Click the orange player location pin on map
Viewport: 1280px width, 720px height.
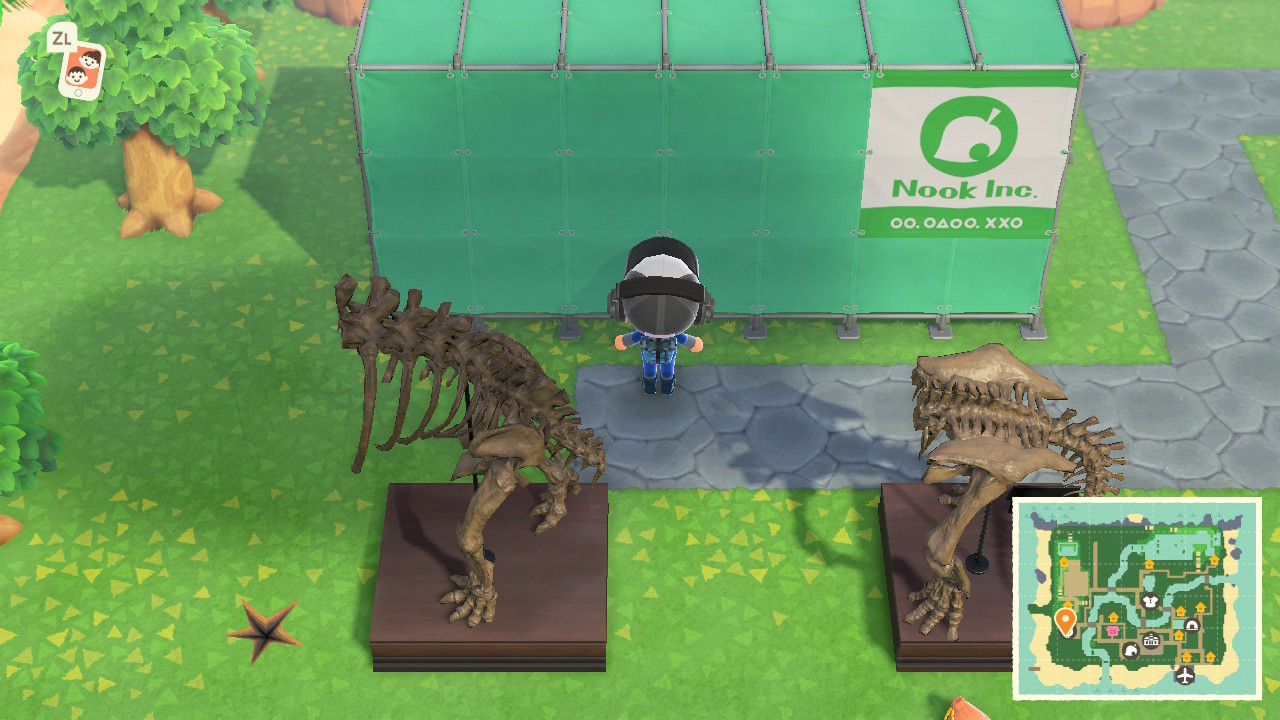(x=1065, y=618)
